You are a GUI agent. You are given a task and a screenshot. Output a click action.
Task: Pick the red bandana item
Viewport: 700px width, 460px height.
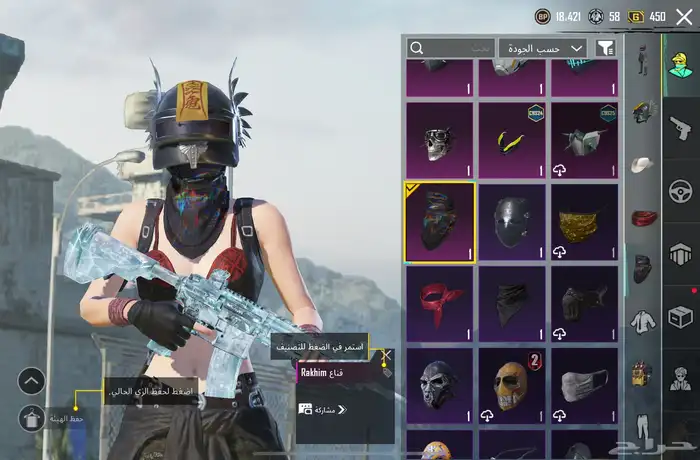pyautogui.click(x=439, y=304)
